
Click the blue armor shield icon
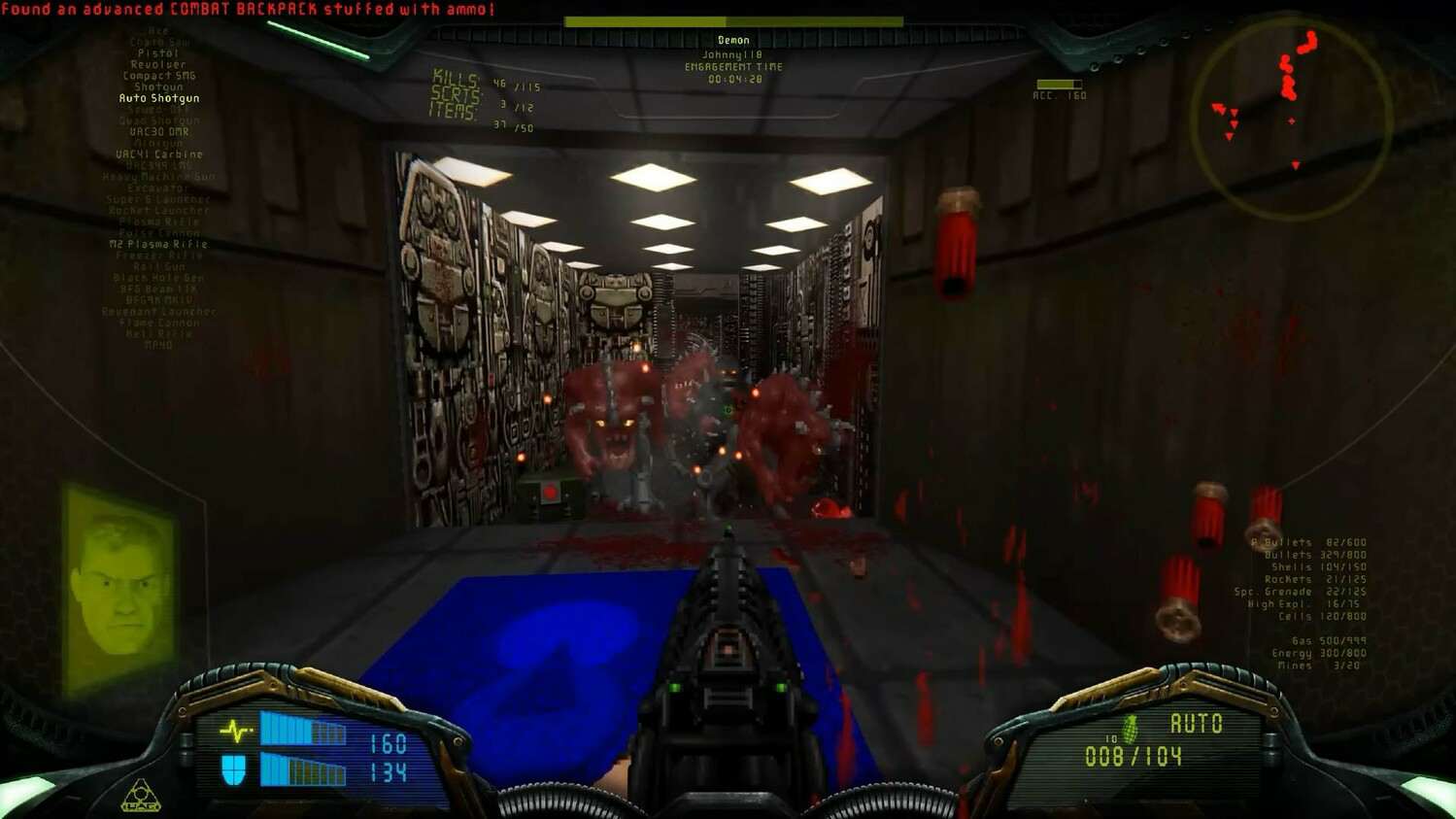point(234,770)
